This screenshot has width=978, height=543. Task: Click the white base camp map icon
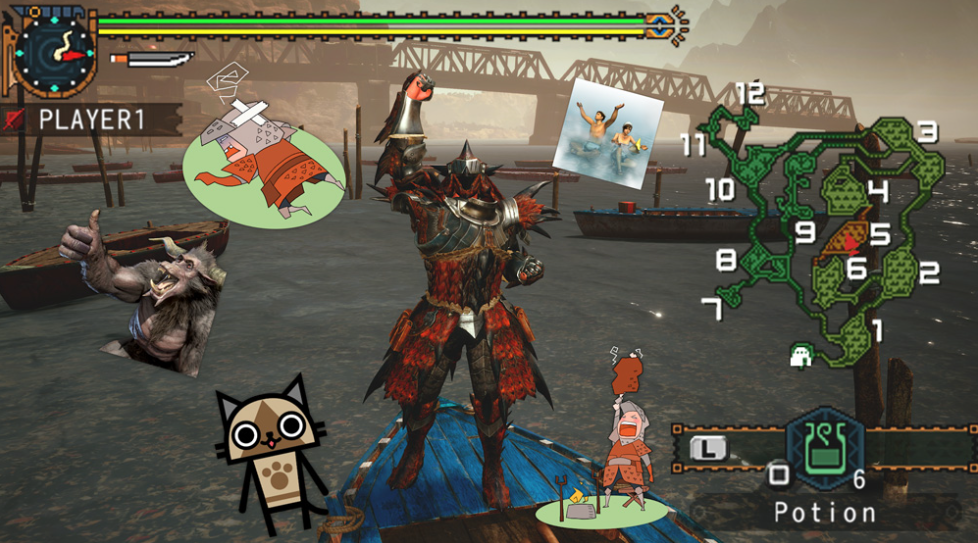click(800, 355)
